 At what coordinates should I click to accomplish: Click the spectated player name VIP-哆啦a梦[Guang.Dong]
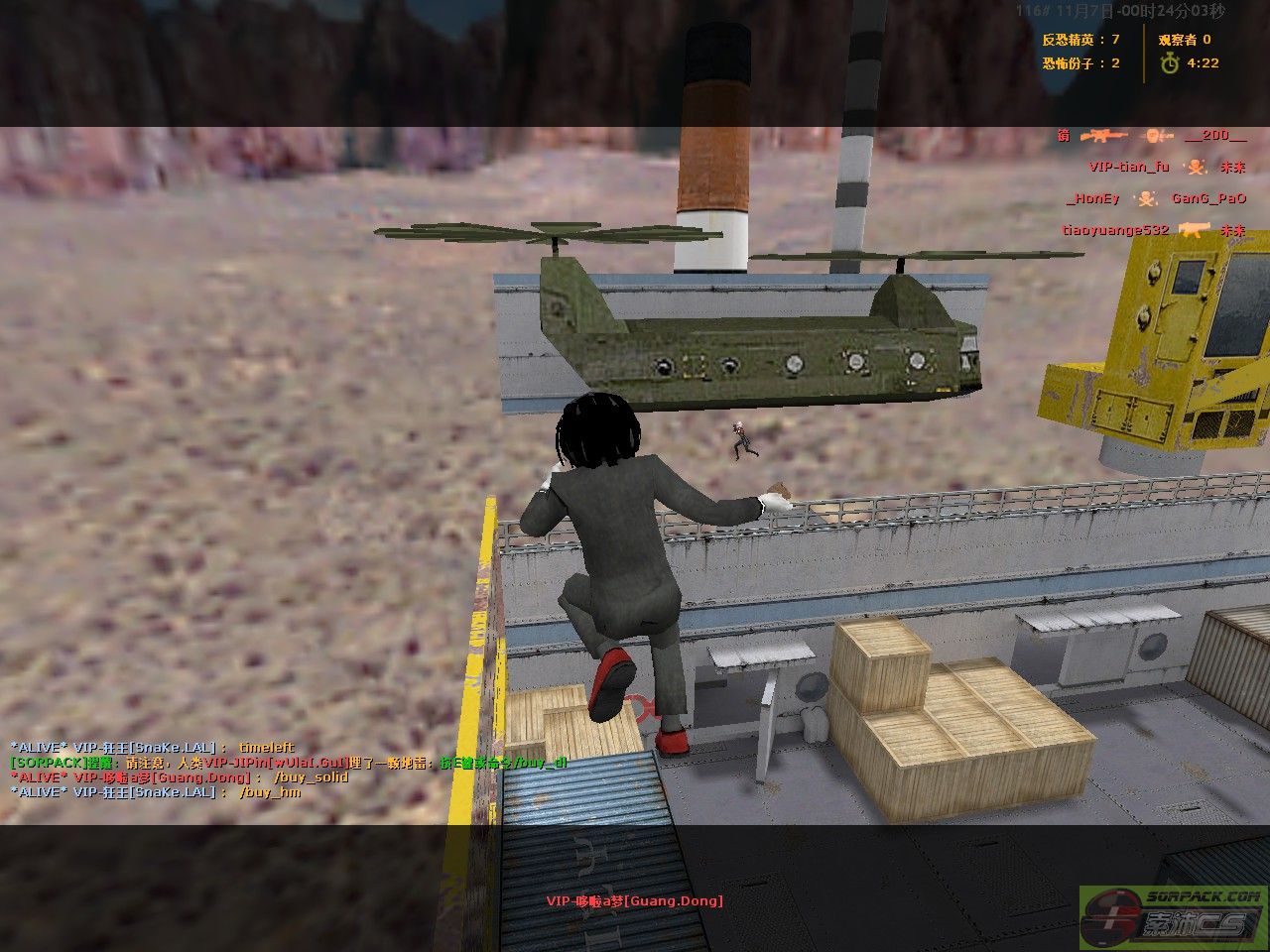634,900
